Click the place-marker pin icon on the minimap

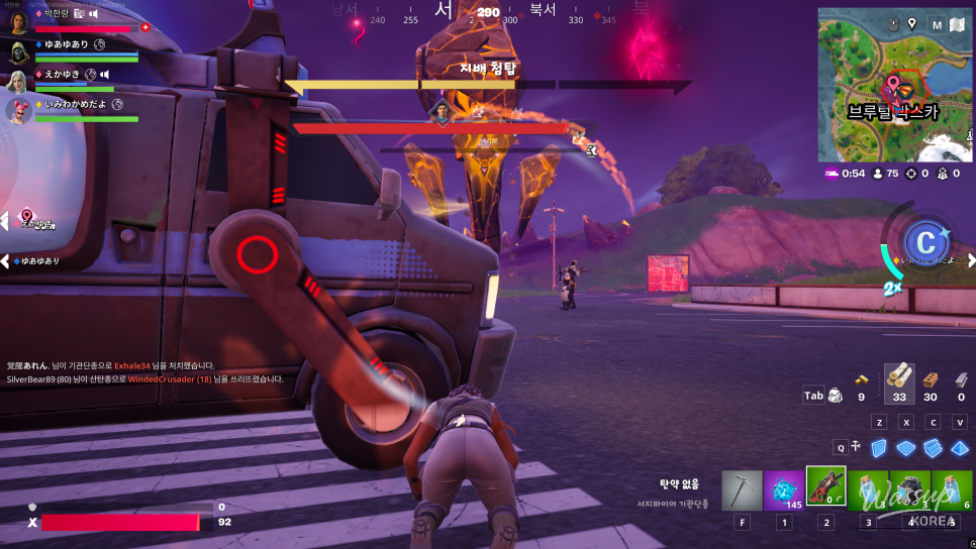(x=912, y=24)
